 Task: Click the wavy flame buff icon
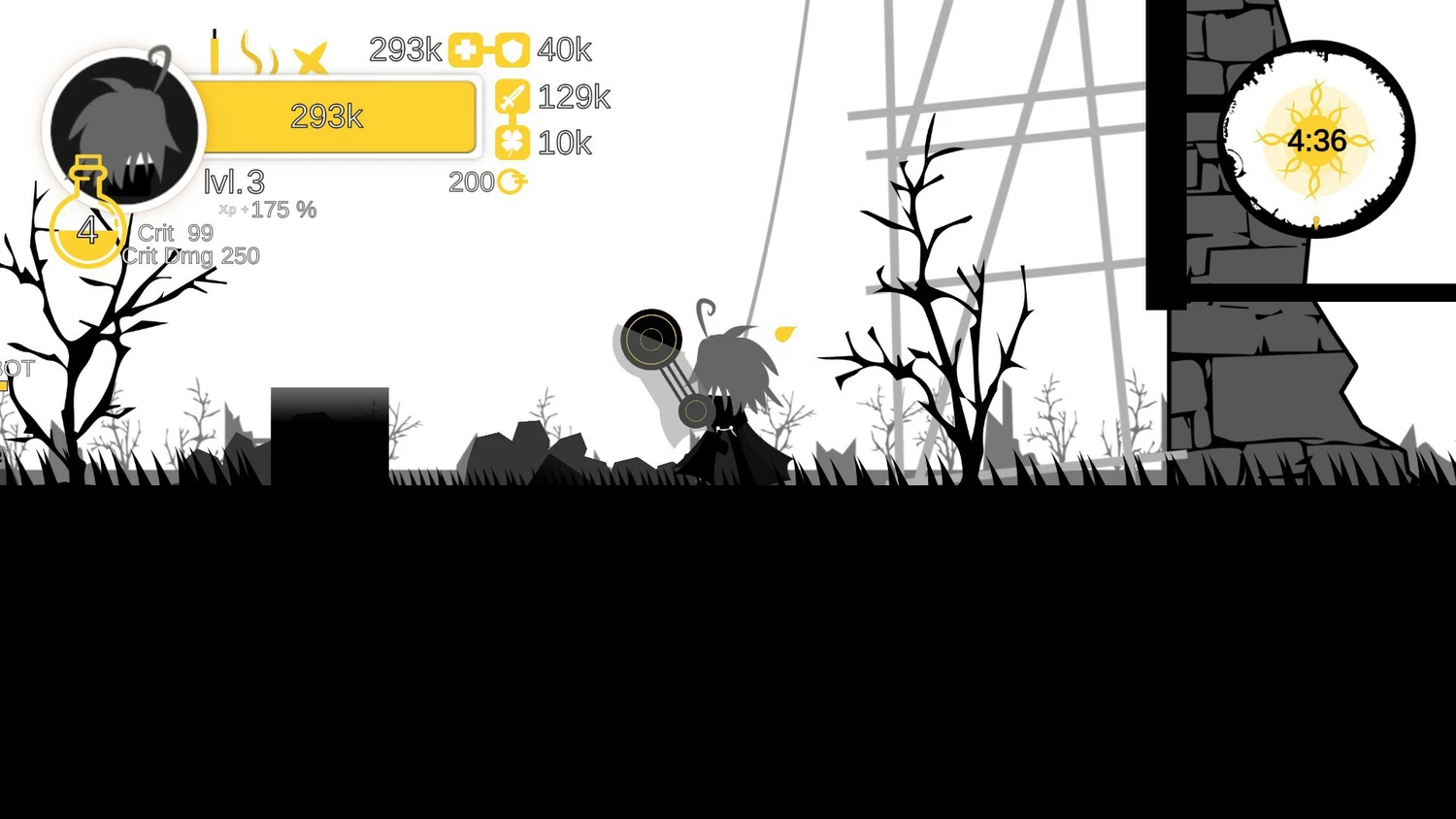pos(258,53)
